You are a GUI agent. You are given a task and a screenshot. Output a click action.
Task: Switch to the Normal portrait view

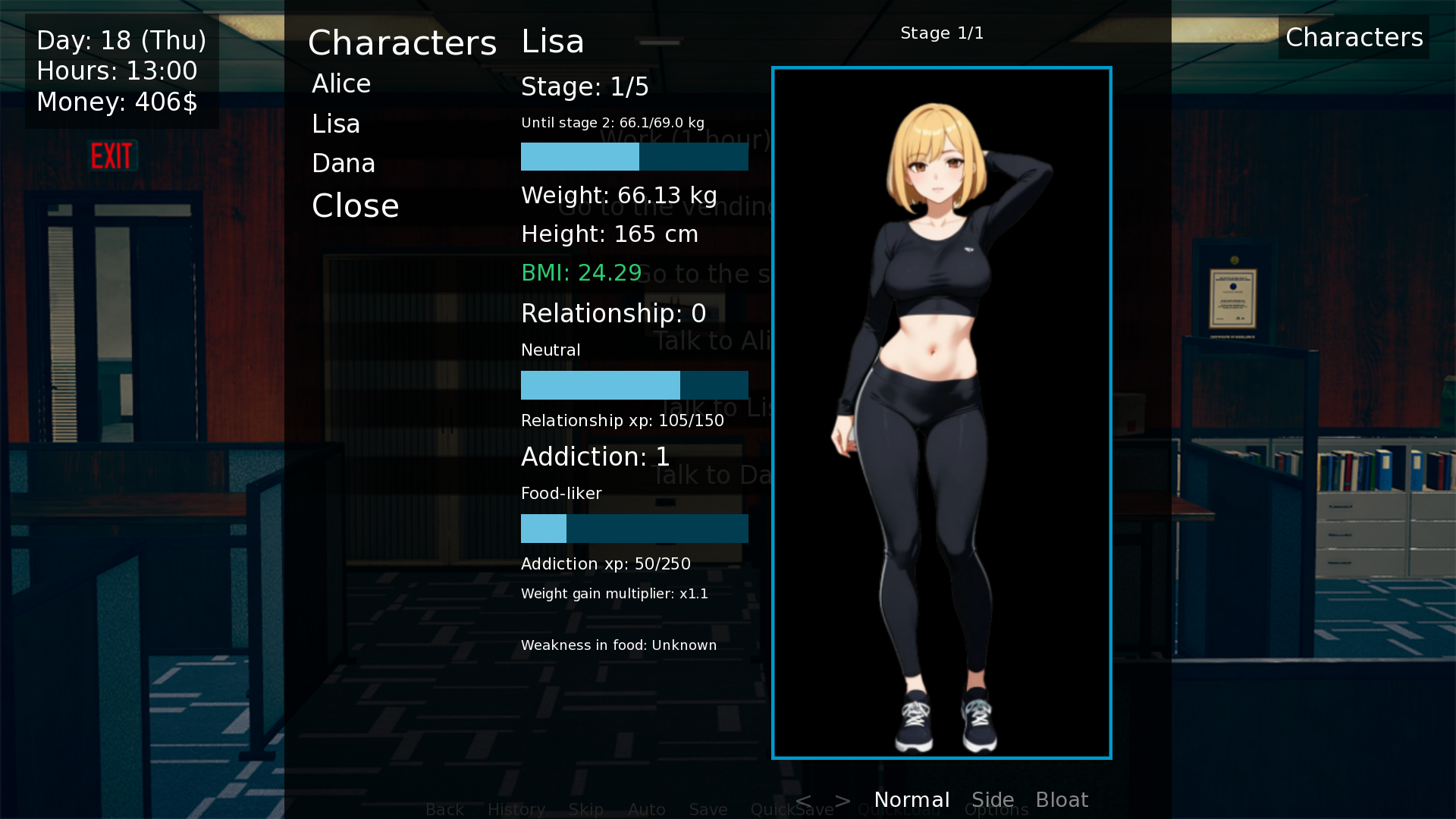[912, 800]
